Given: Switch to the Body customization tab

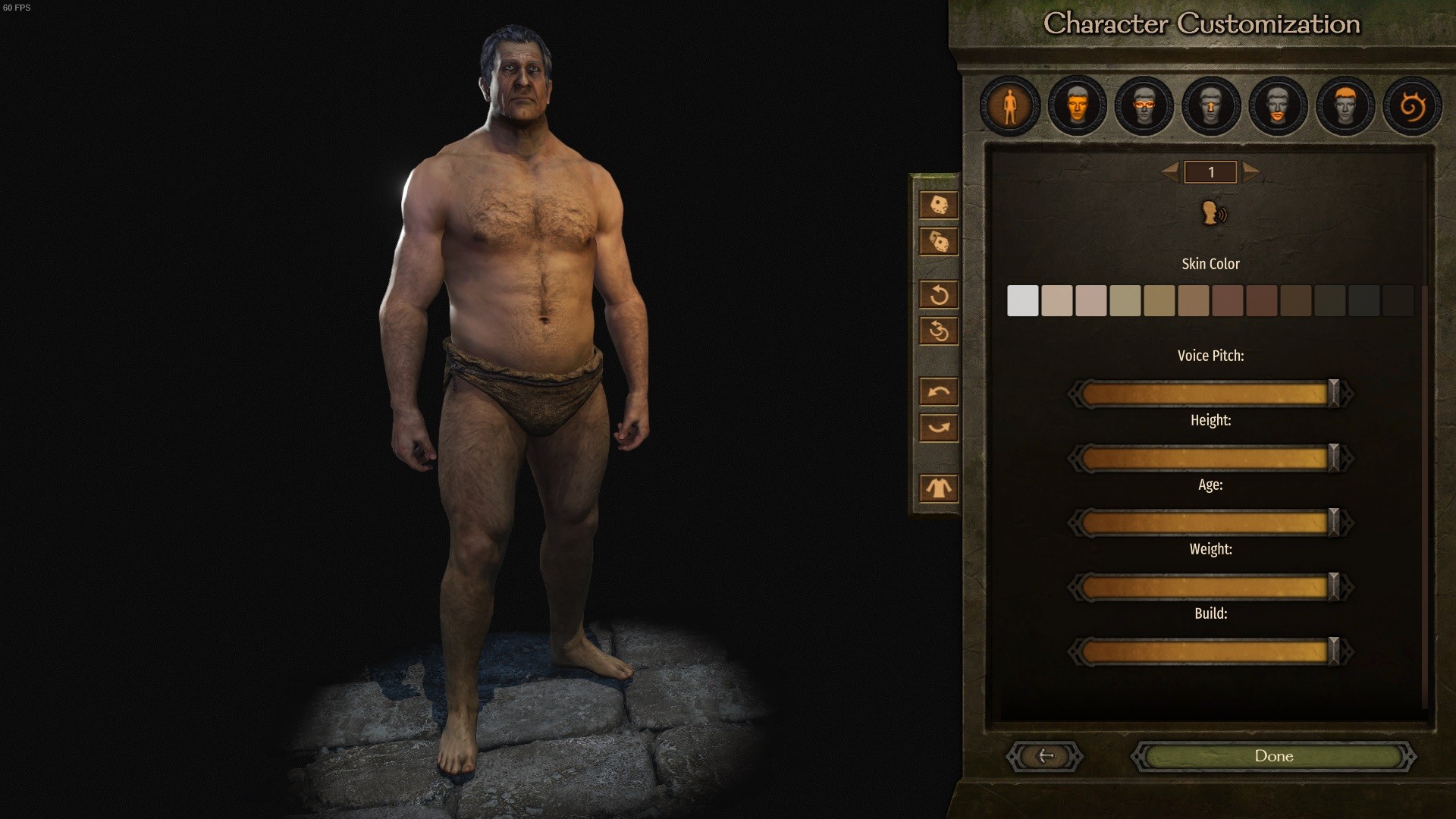Looking at the screenshot, I should [x=1009, y=106].
